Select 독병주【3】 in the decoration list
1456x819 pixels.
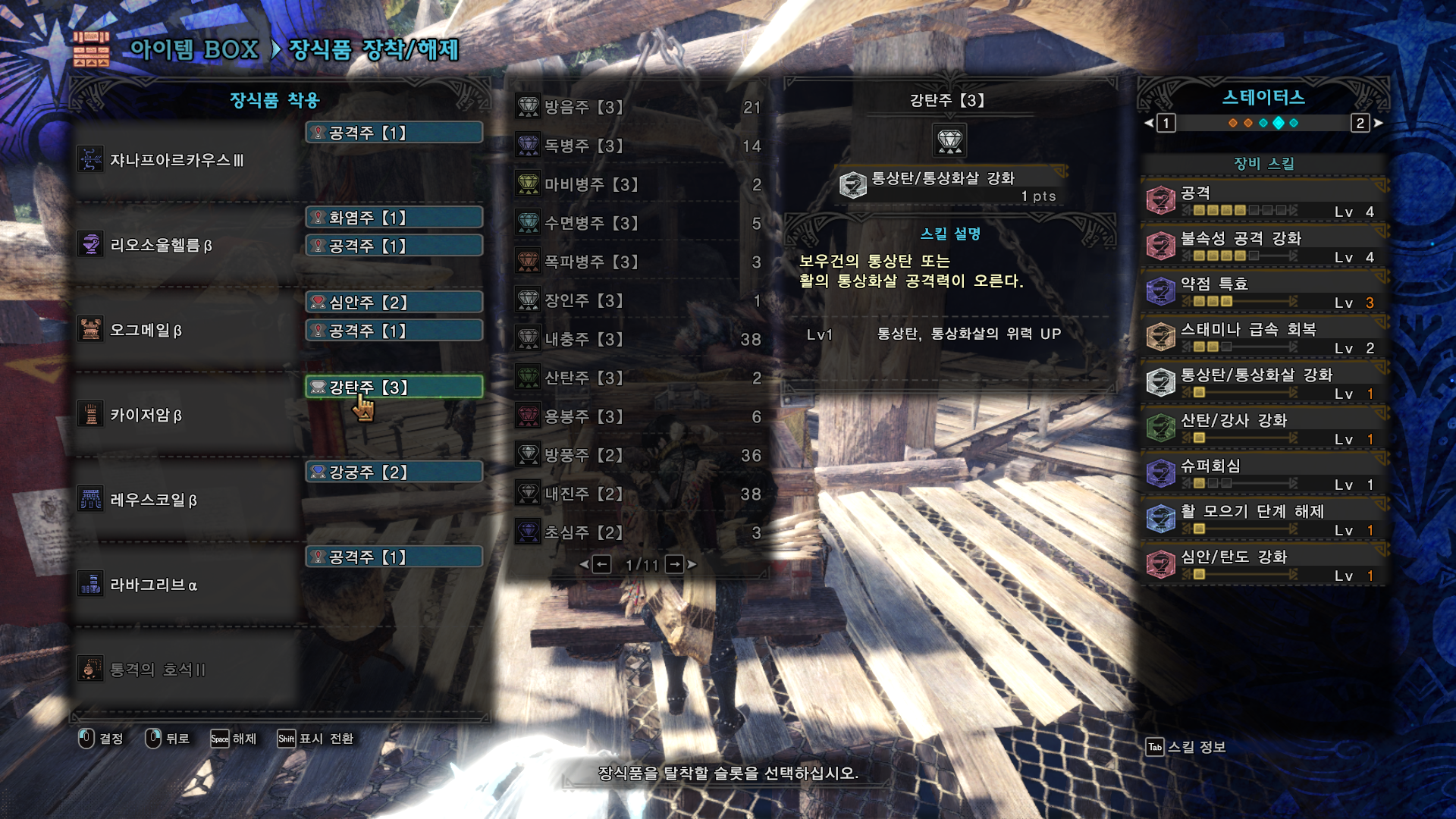click(x=637, y=146)
